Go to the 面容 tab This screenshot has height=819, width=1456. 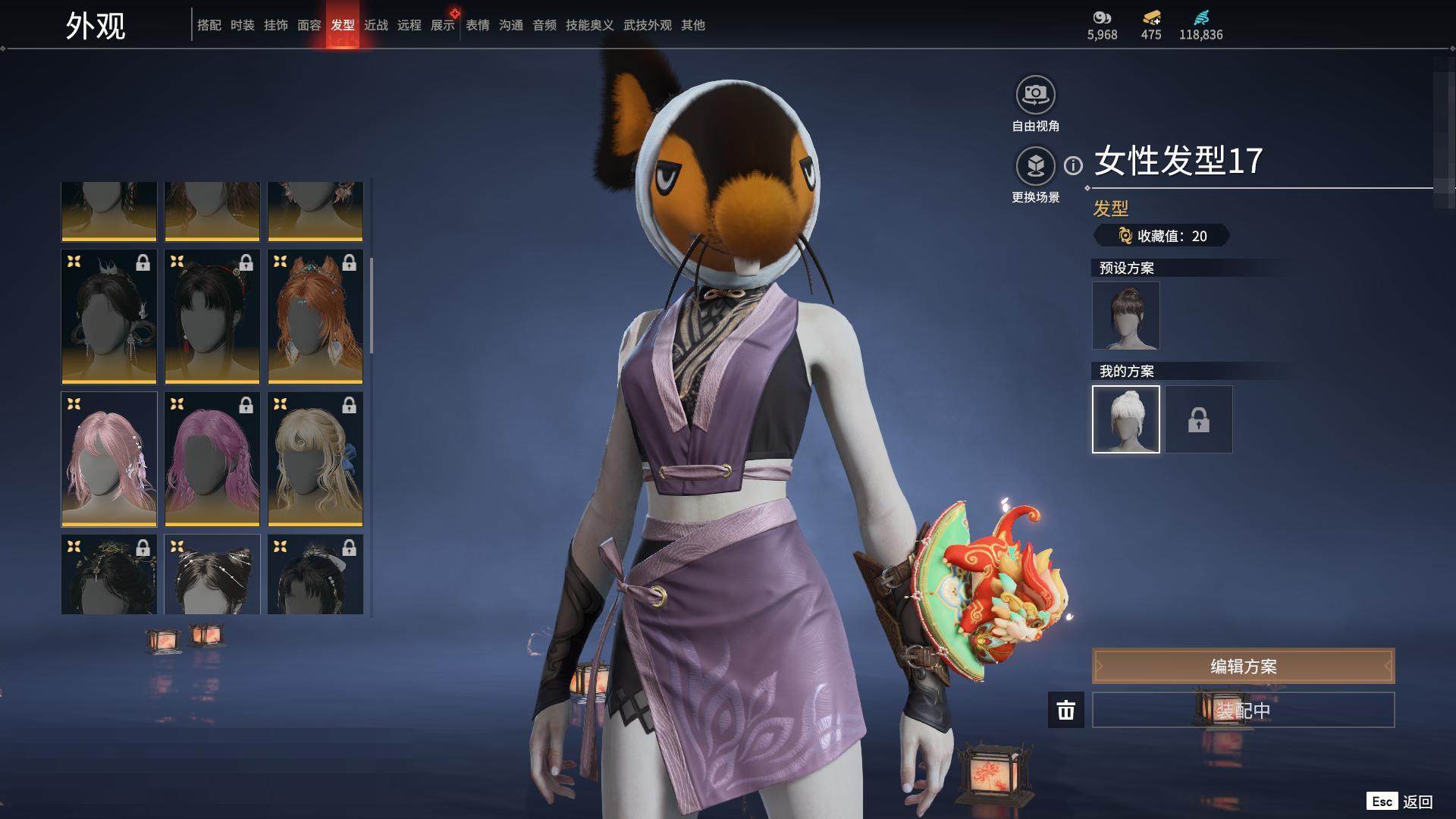point(309,25)
